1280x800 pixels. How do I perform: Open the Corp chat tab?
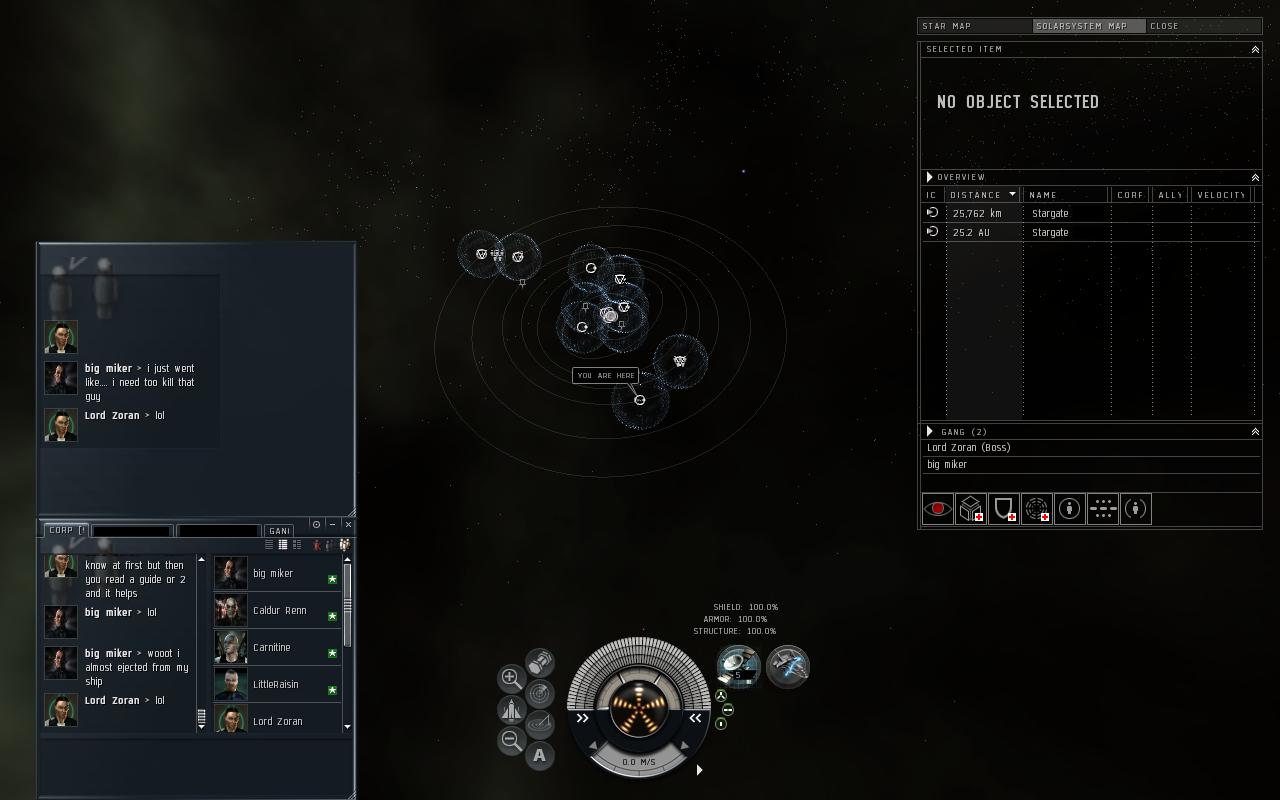click(64, 530)
